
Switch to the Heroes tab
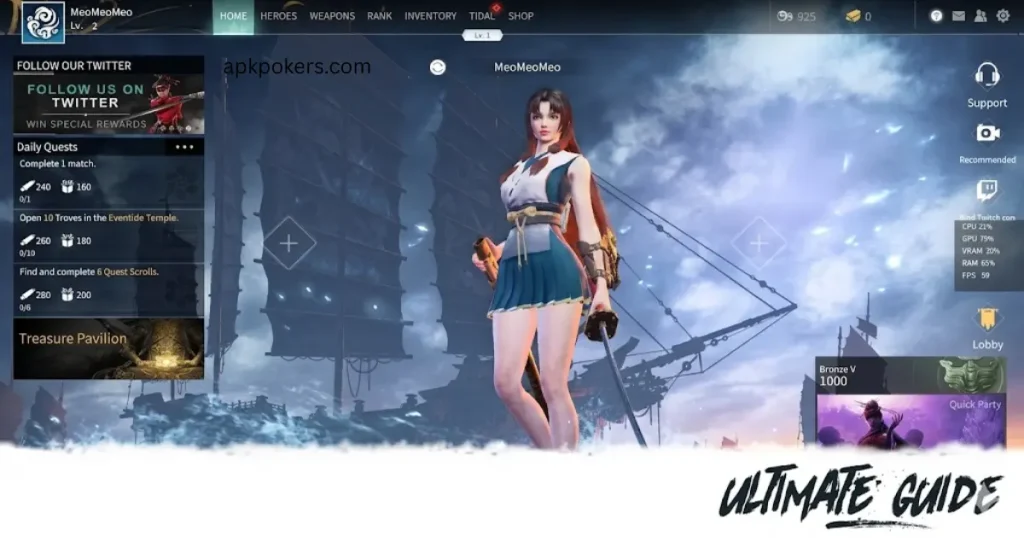click(278, 16)
